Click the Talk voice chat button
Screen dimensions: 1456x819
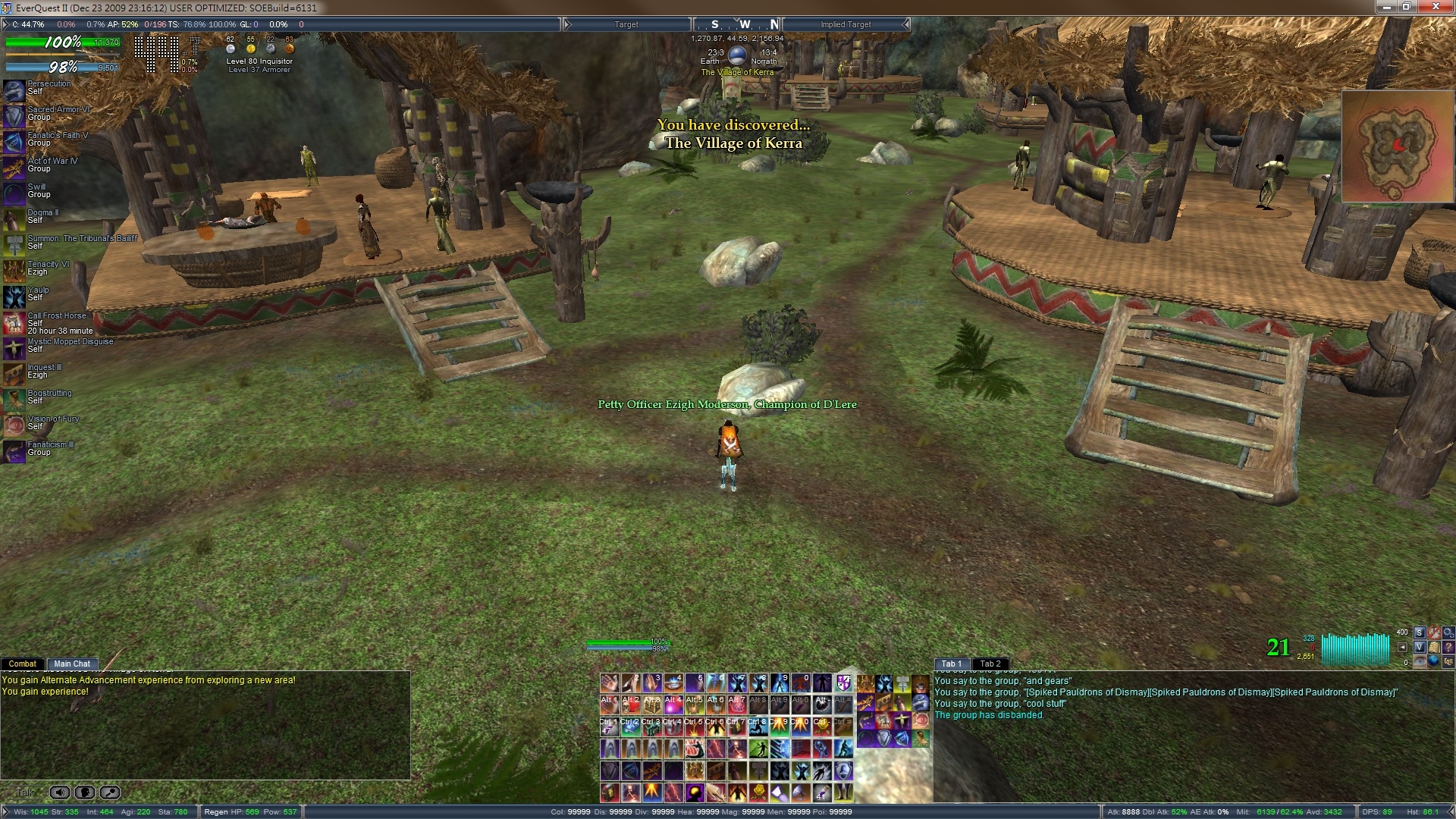coord(24,792)
